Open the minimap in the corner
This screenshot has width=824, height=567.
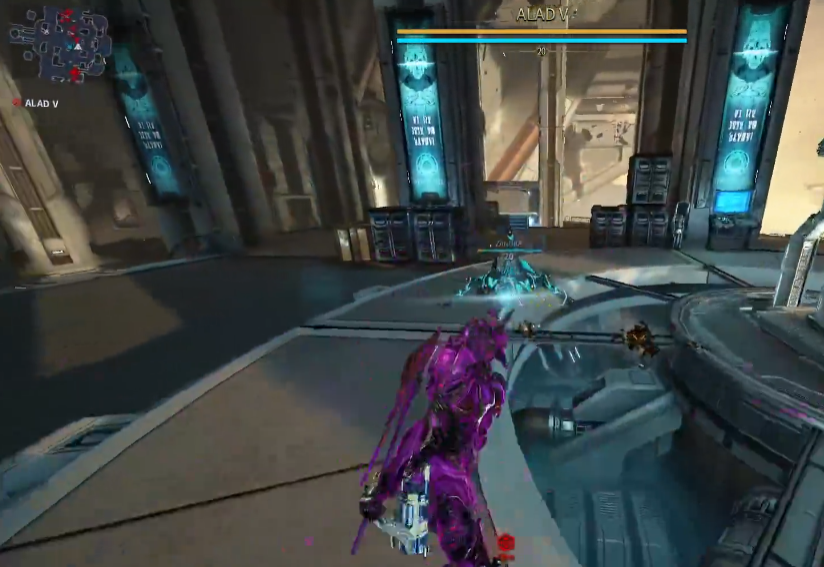tap(59, 43)
